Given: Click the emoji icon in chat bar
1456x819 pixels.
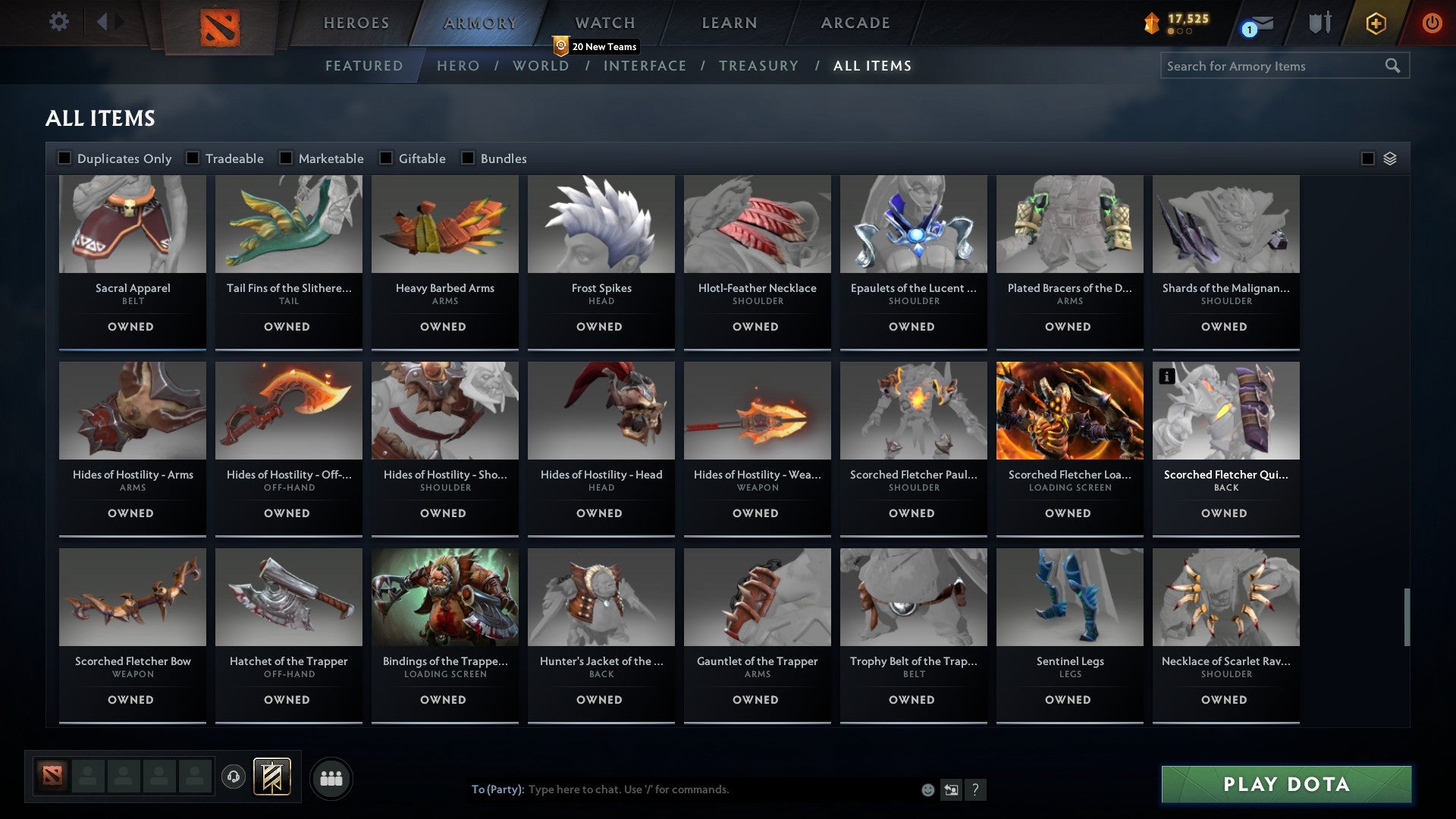Looking at the screenshot, I should (927, 789).
